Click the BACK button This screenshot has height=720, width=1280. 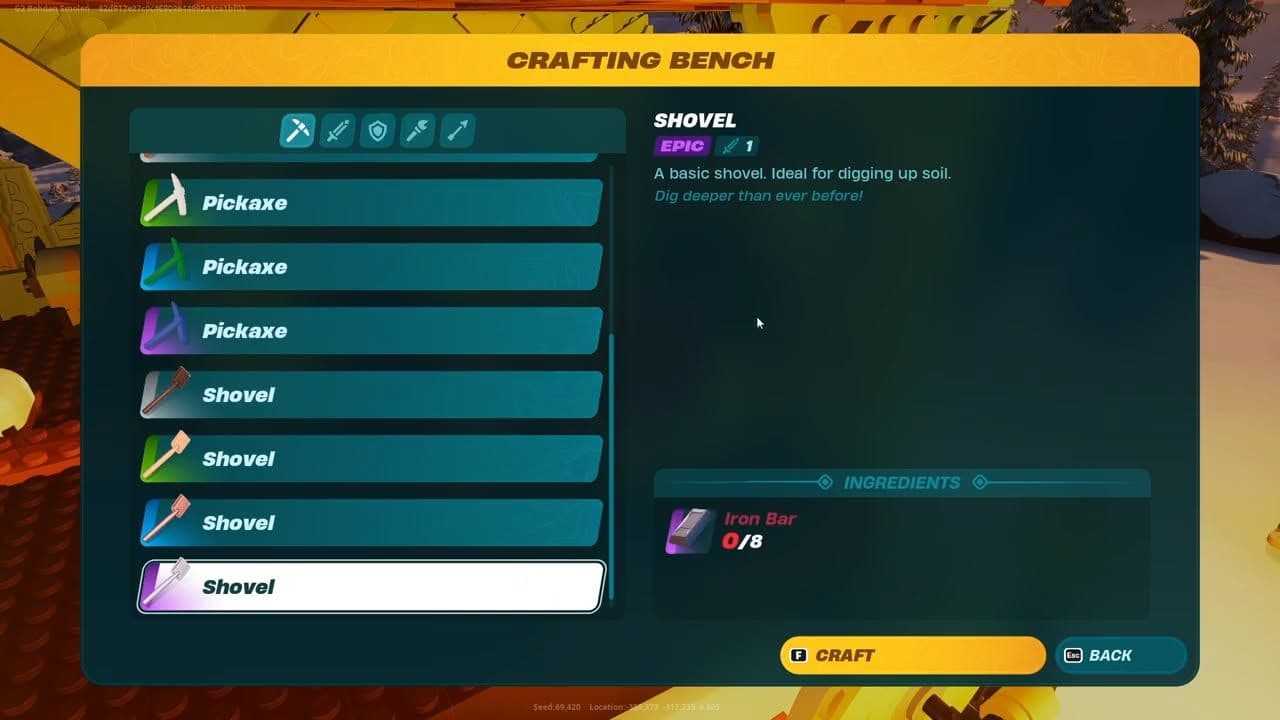[1119, 655]
